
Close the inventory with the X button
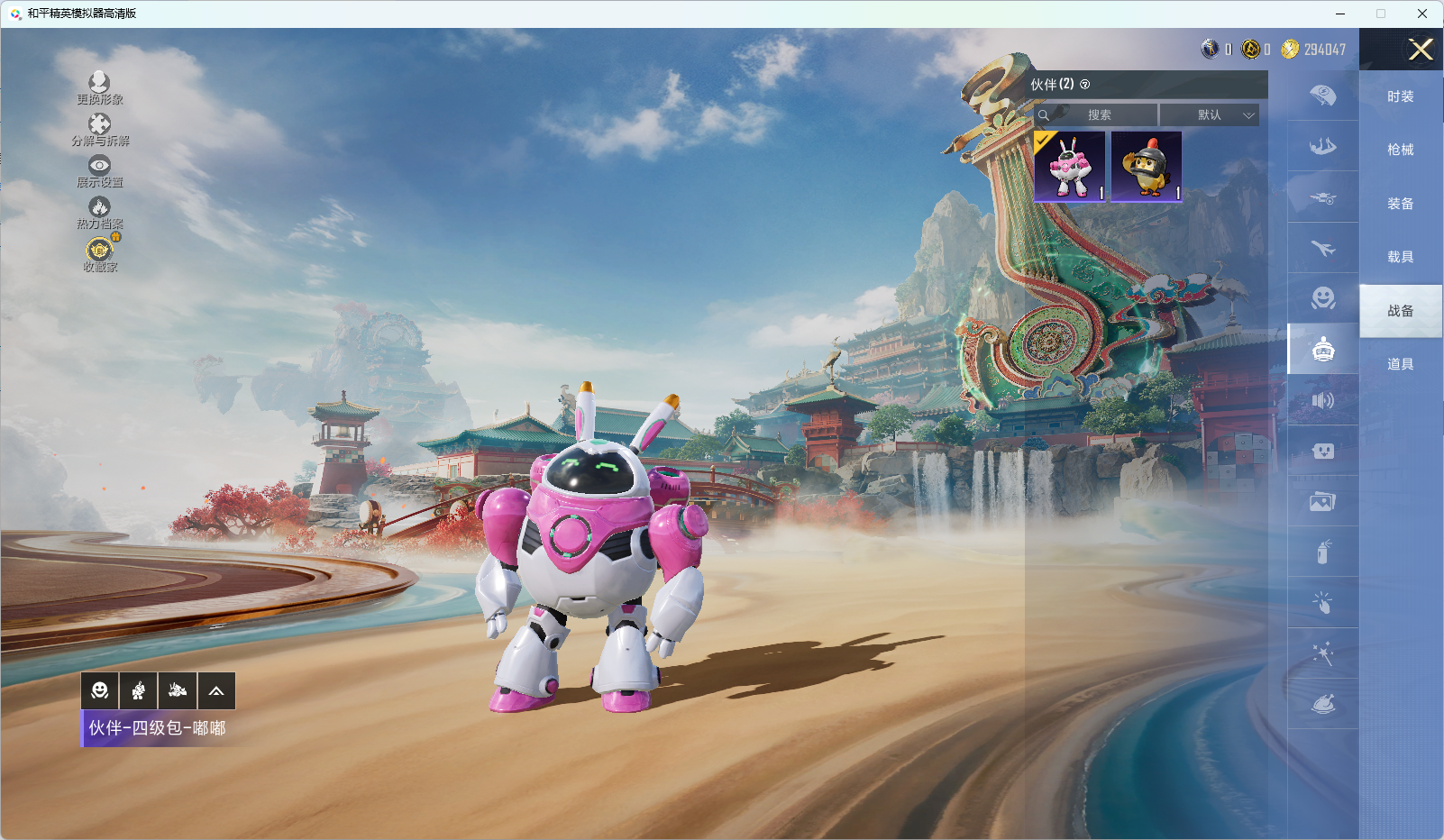tap(1421, 50)
